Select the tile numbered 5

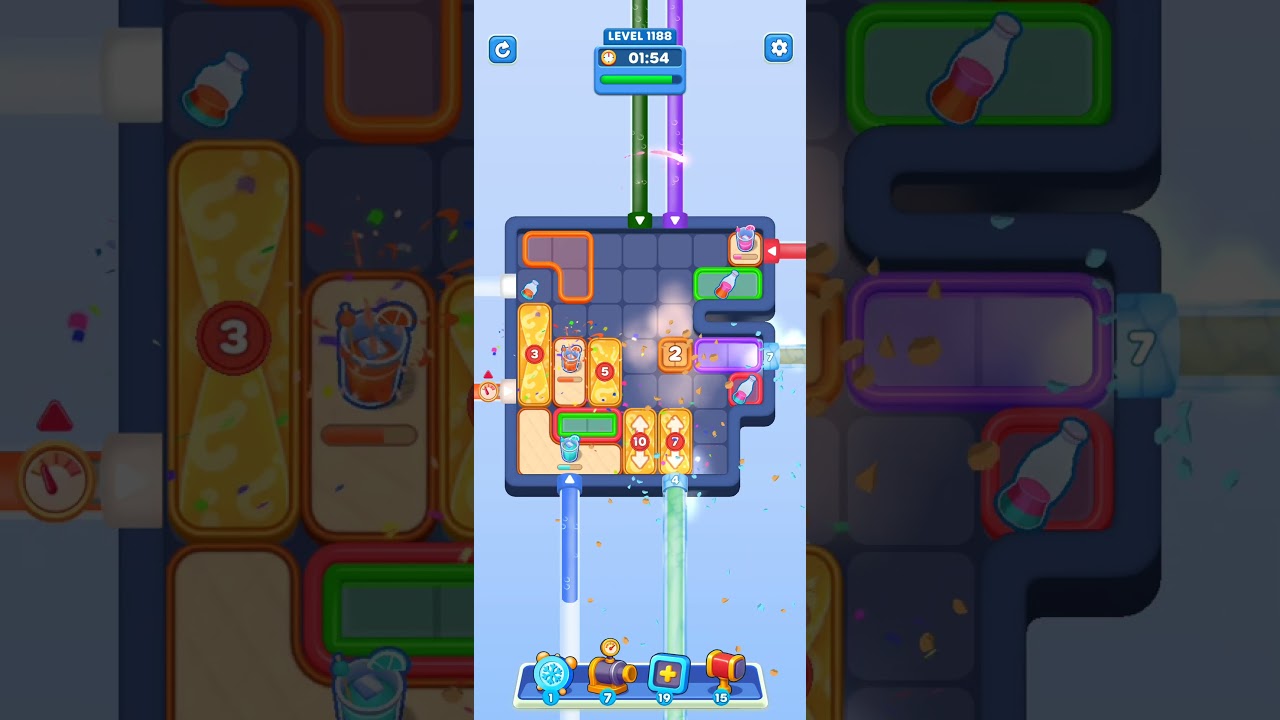pos(605,371)
